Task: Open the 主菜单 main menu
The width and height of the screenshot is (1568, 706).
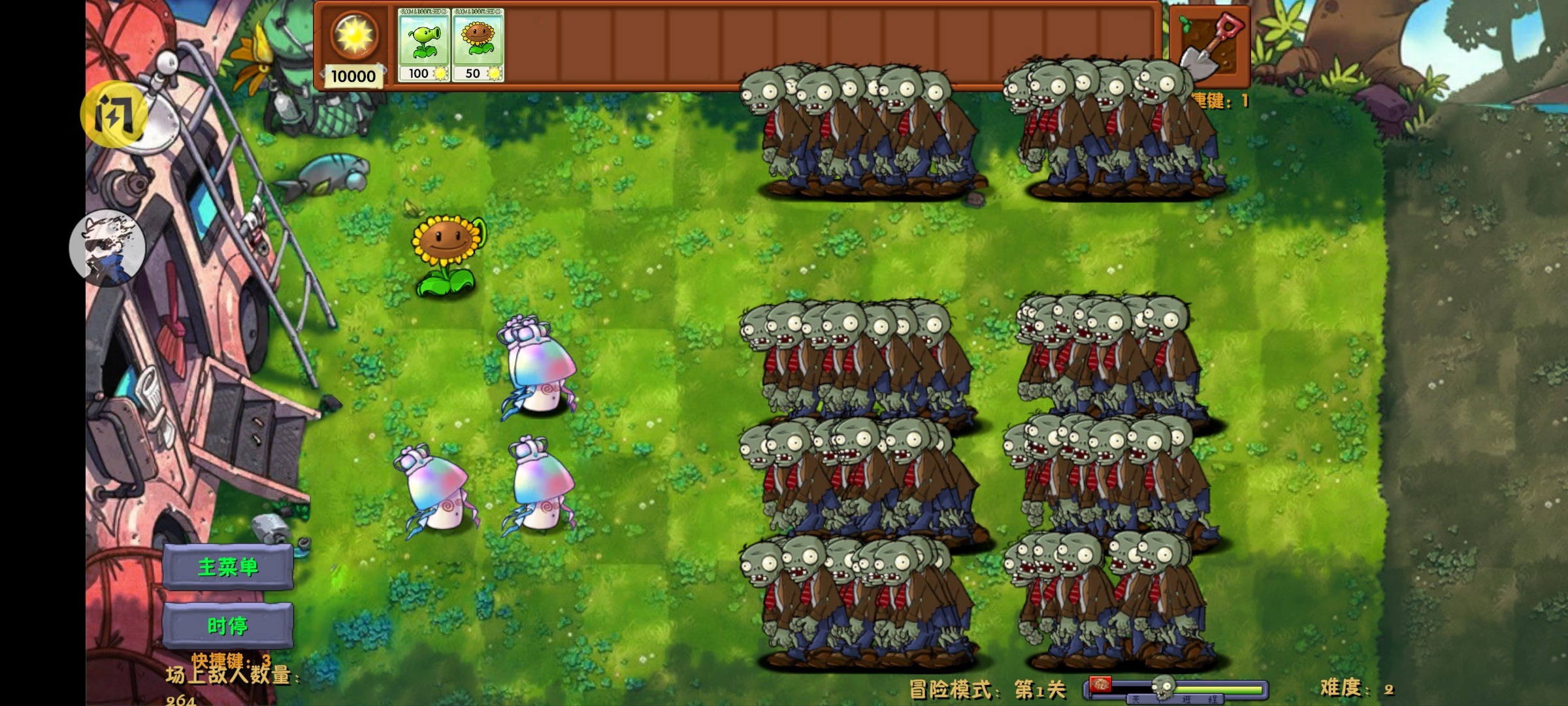Action: [229, 567]
